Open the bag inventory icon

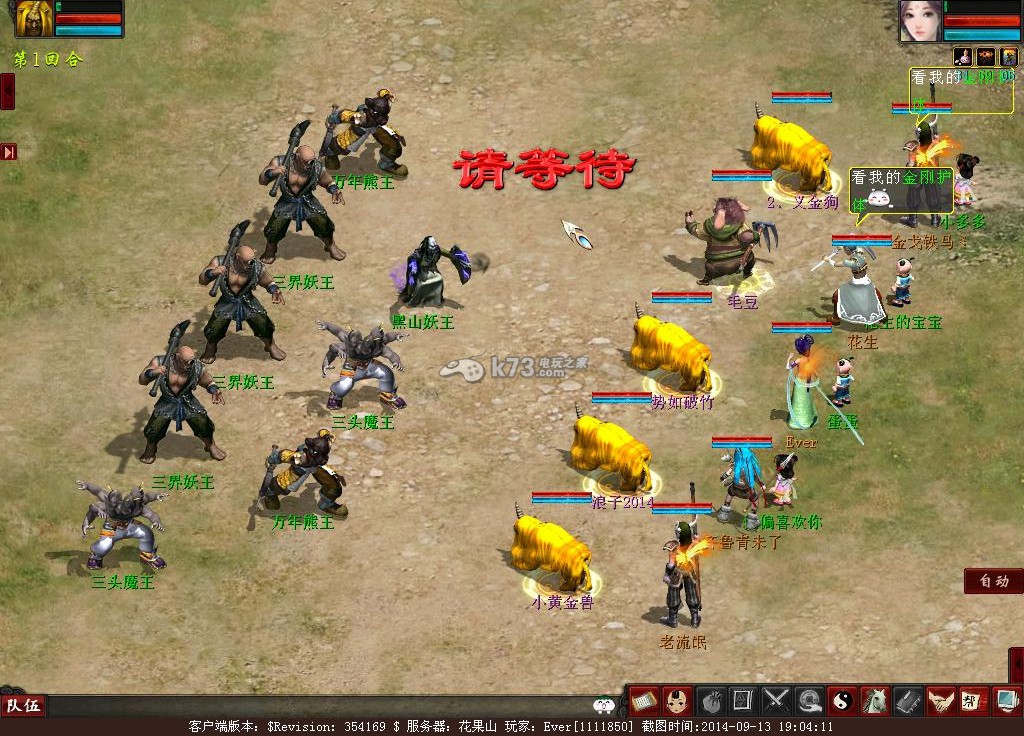pos(710,700)
